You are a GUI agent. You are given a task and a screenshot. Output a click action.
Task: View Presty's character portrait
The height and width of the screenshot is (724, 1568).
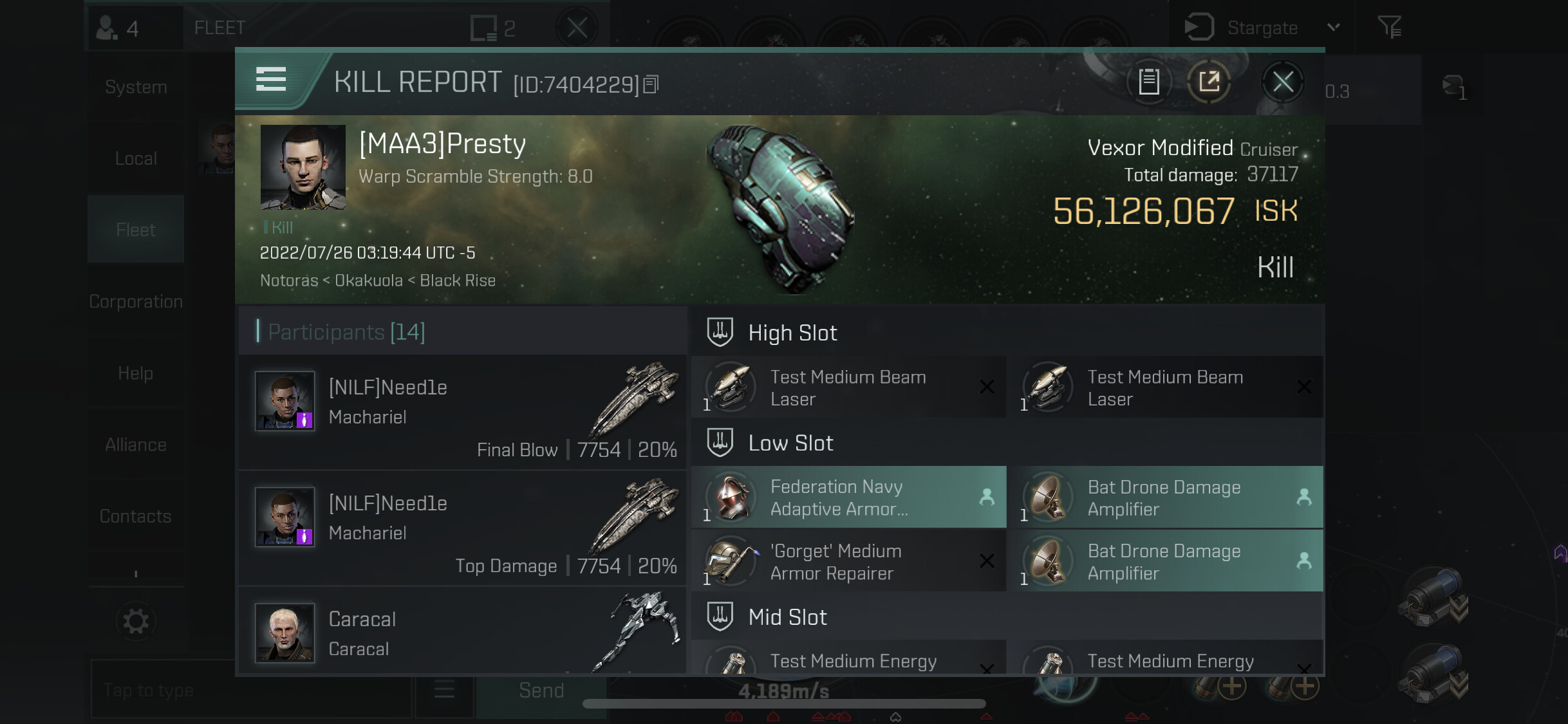click(303, 167)
